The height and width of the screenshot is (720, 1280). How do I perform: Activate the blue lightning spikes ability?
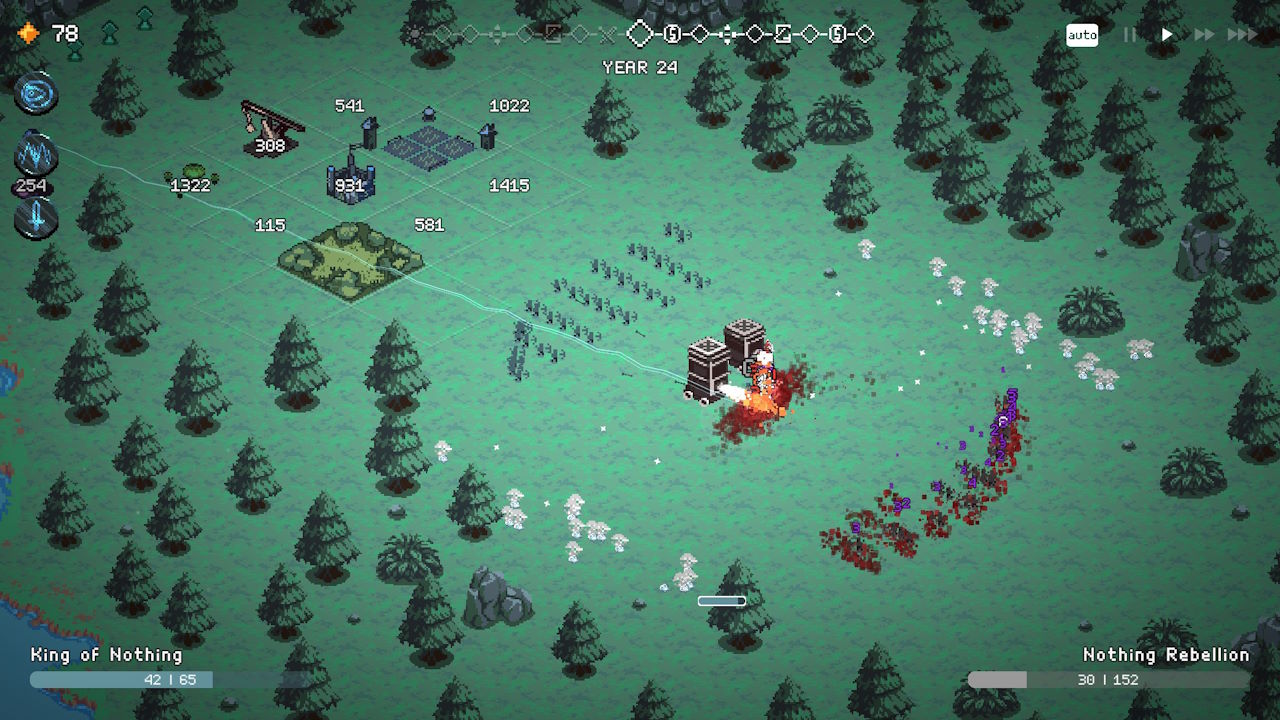point(36,155)
